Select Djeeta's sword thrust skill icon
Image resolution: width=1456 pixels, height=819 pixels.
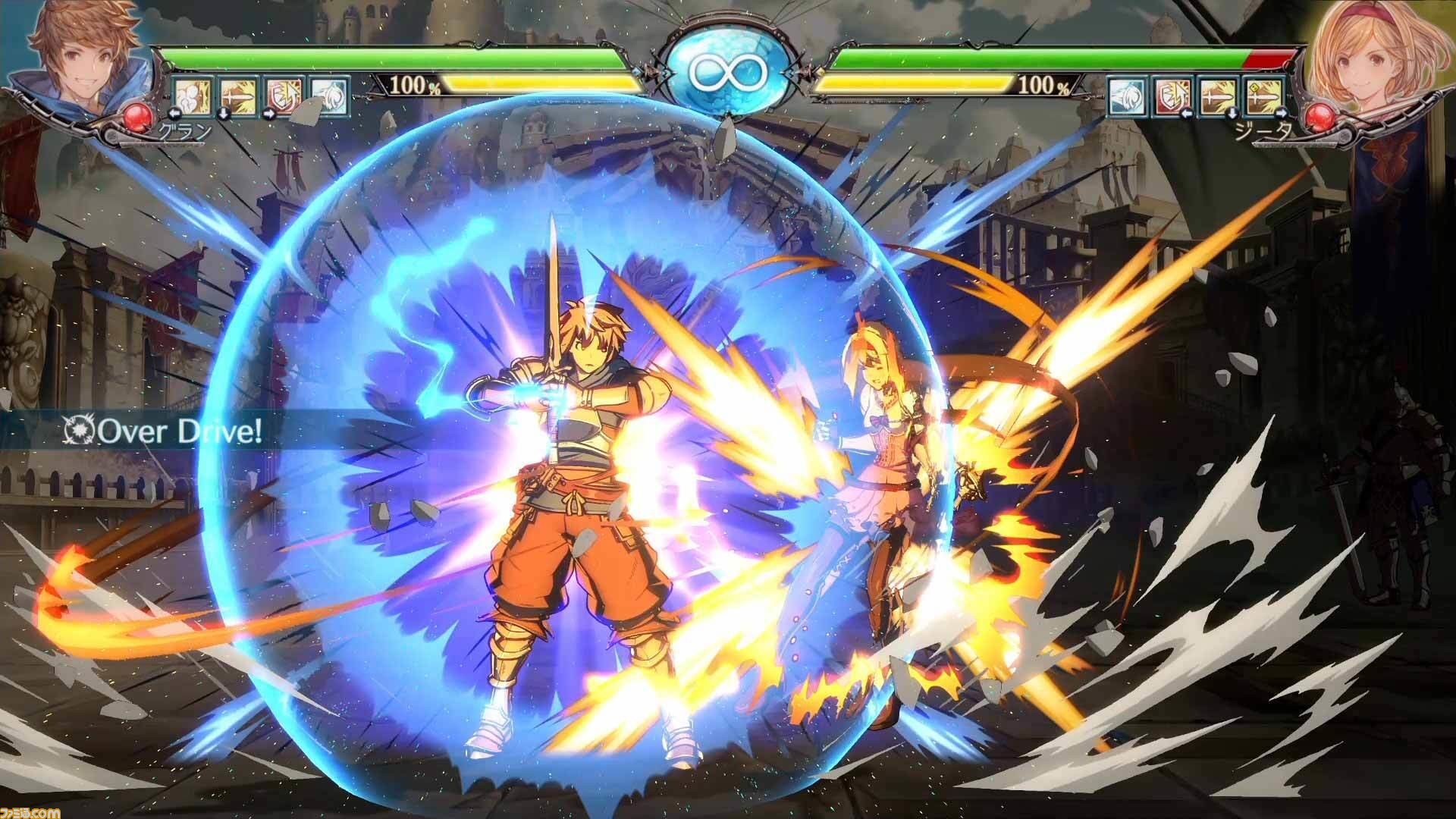1216,96
